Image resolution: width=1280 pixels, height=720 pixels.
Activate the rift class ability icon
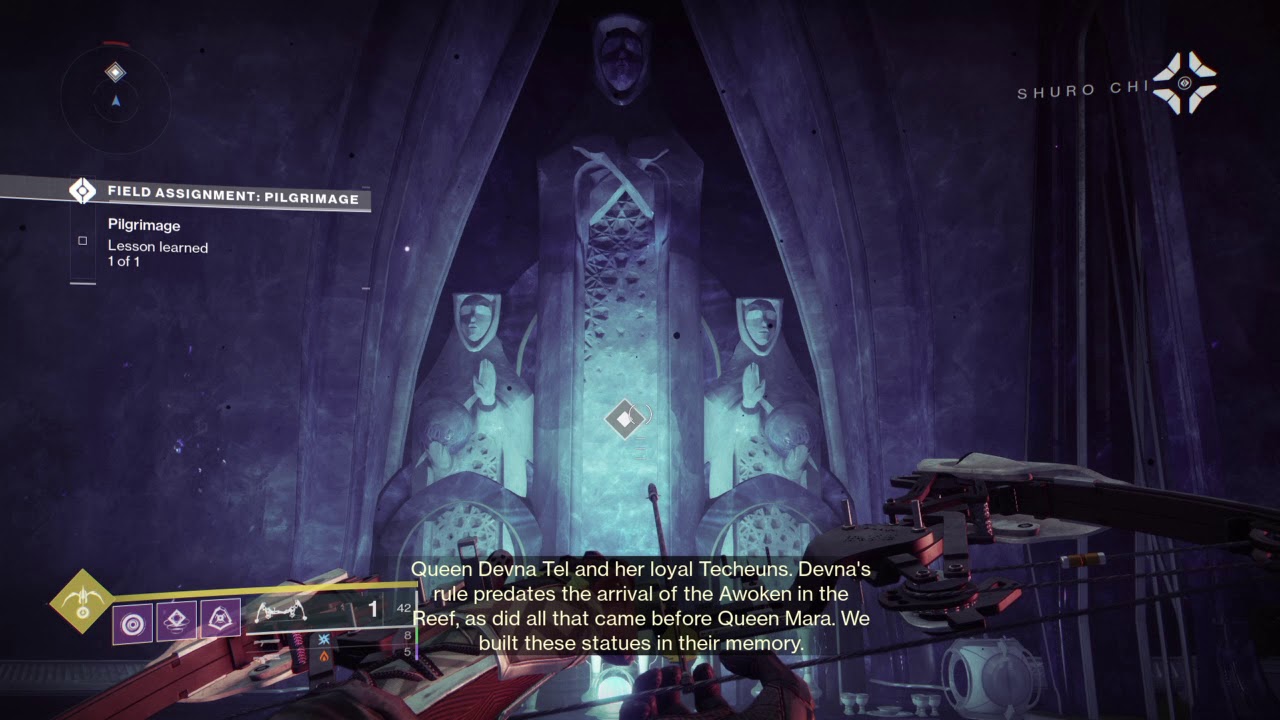176,620
